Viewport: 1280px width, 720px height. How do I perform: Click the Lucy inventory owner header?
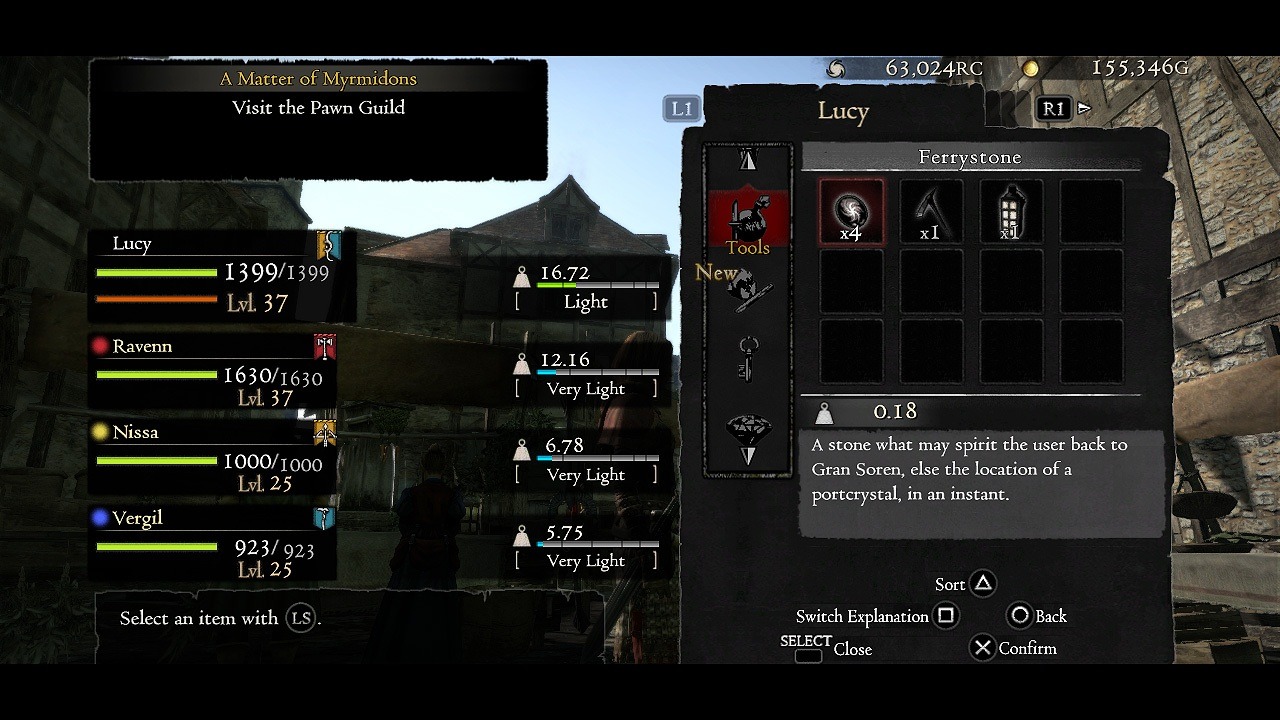pos(843,110)
